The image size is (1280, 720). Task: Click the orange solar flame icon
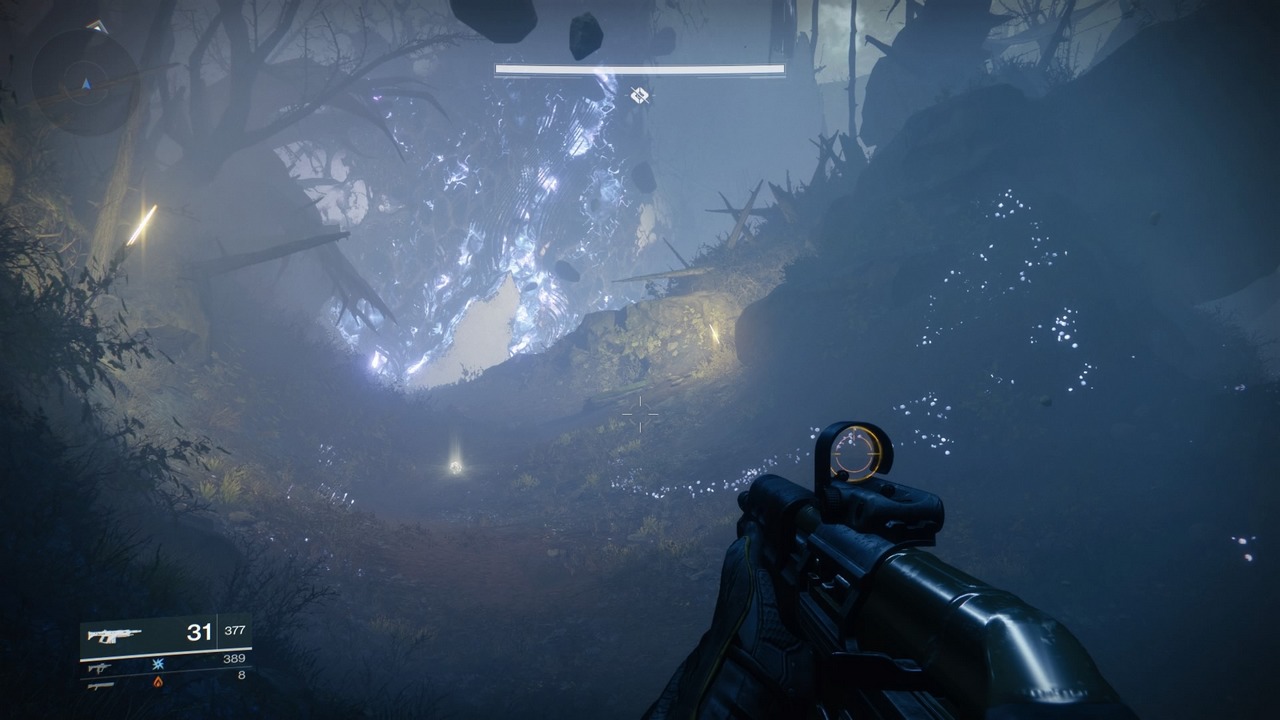click(158, 682)
